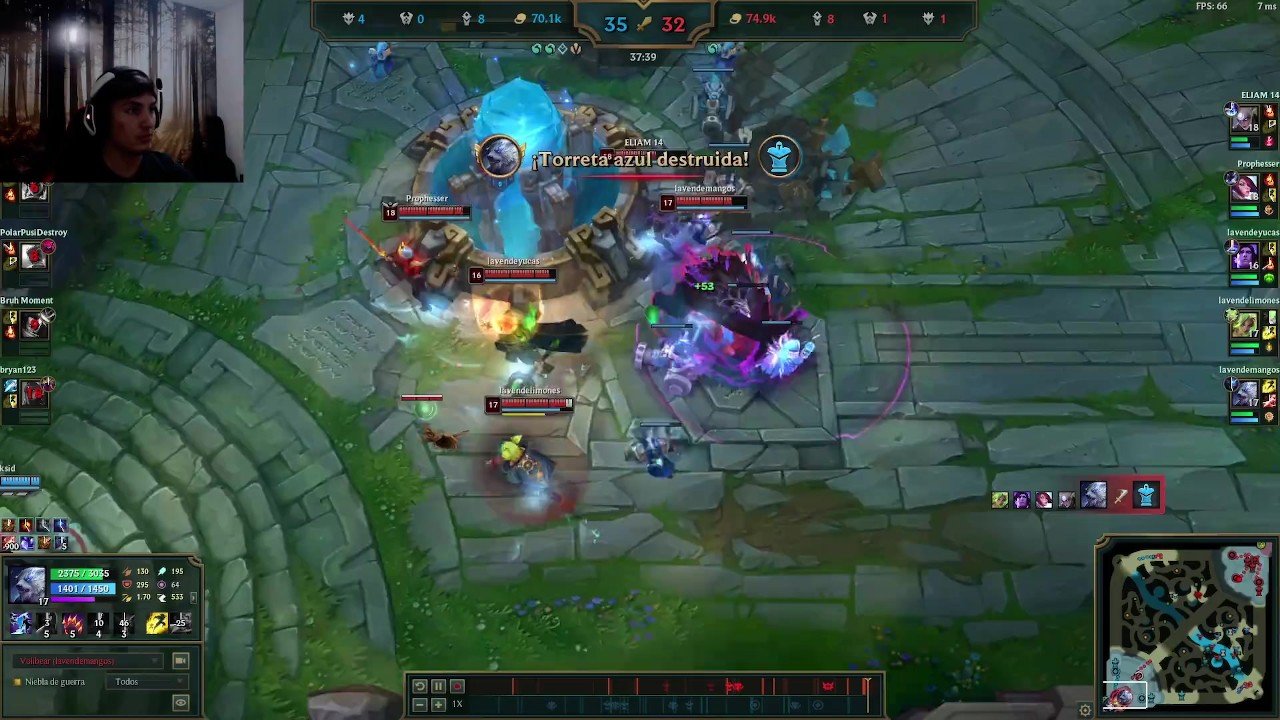Start recording with the red record button
The width and height of the screenshot is (1280, 720).
pos(457,686)
